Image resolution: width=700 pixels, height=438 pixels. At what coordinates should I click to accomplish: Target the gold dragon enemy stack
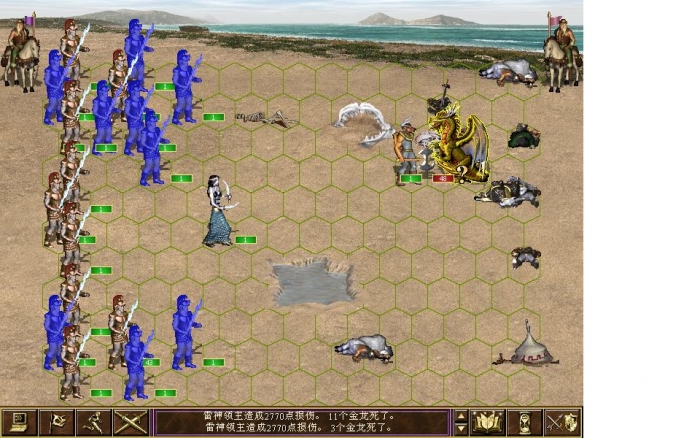tap(457, 142)
